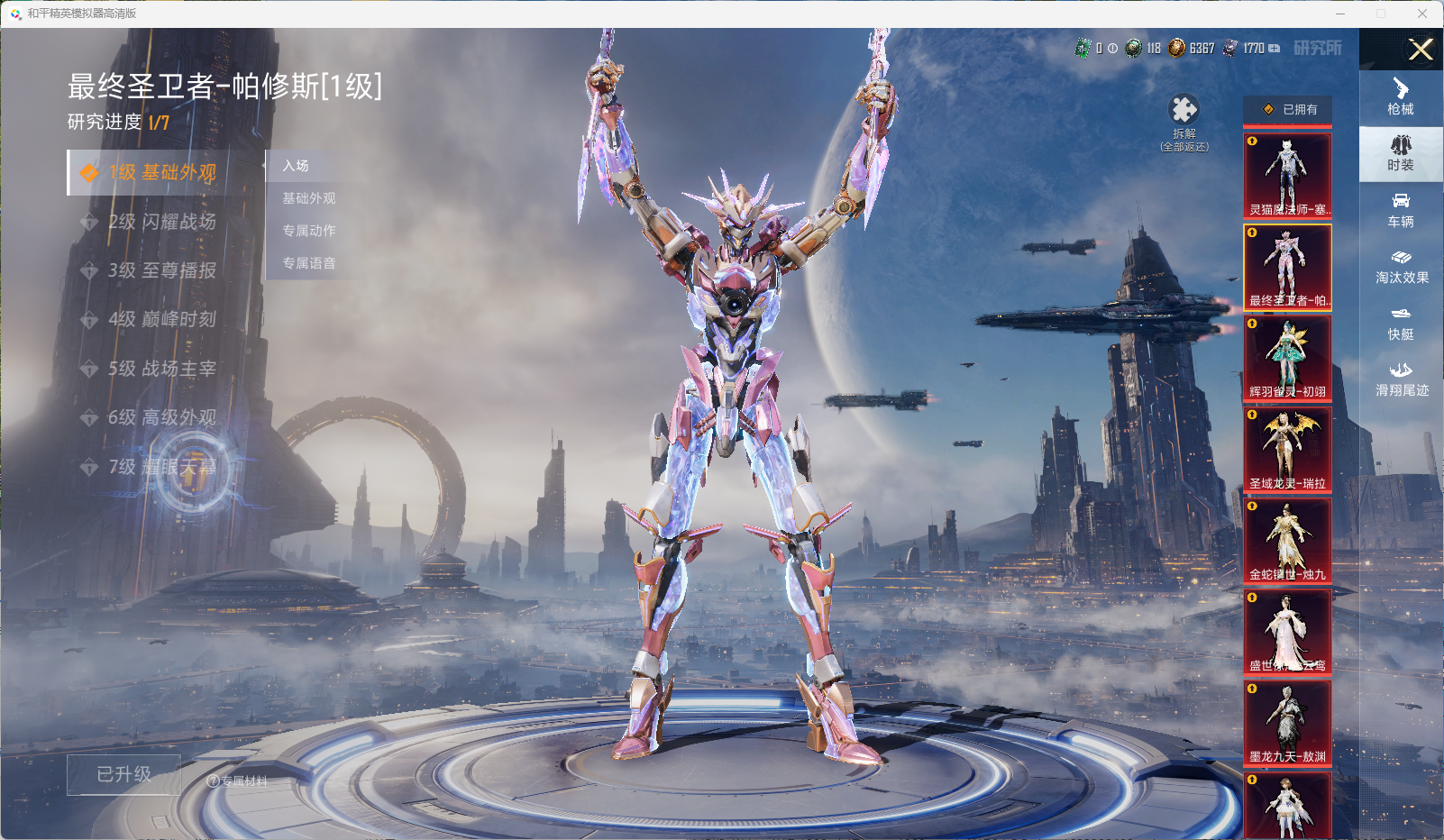Play the 专属语音 exclusive voice
The height and width of the screenshot is (840, 1444).
(x=309, y=263)
